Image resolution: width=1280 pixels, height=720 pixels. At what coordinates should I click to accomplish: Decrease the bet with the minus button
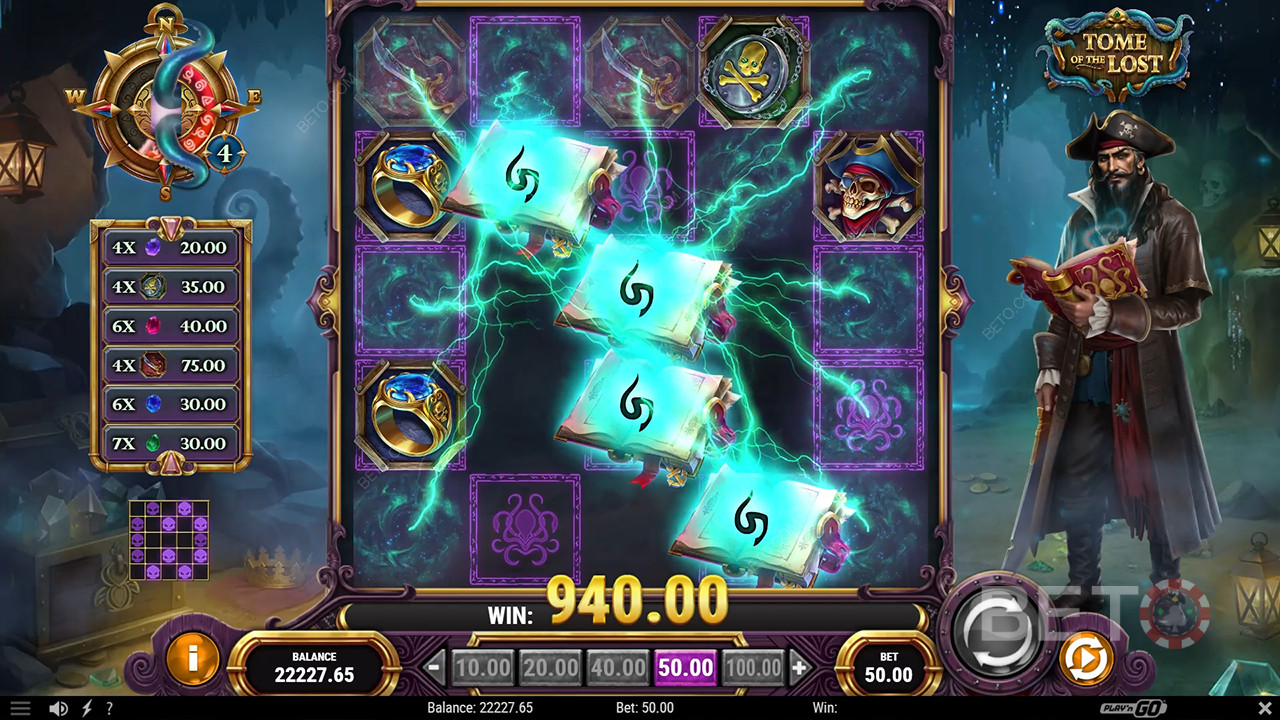point(435,667)
